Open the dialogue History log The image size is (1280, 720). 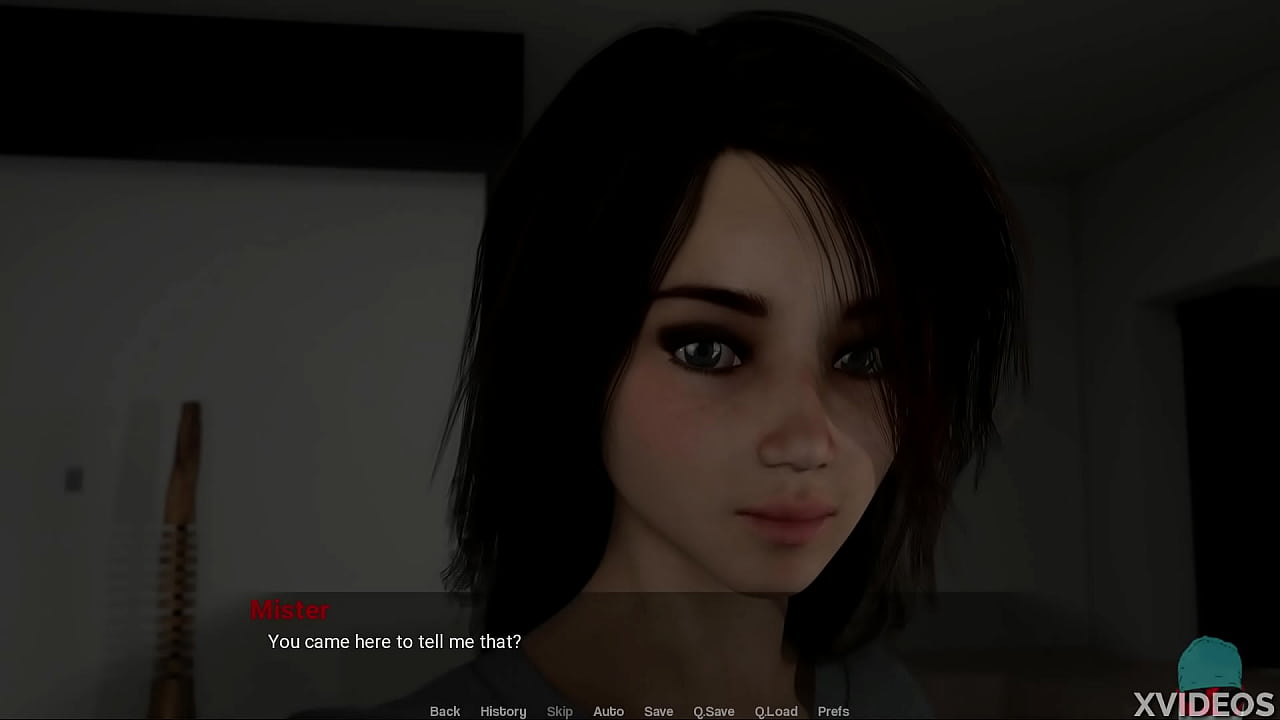pyautogui.click(x=503, y=711)
